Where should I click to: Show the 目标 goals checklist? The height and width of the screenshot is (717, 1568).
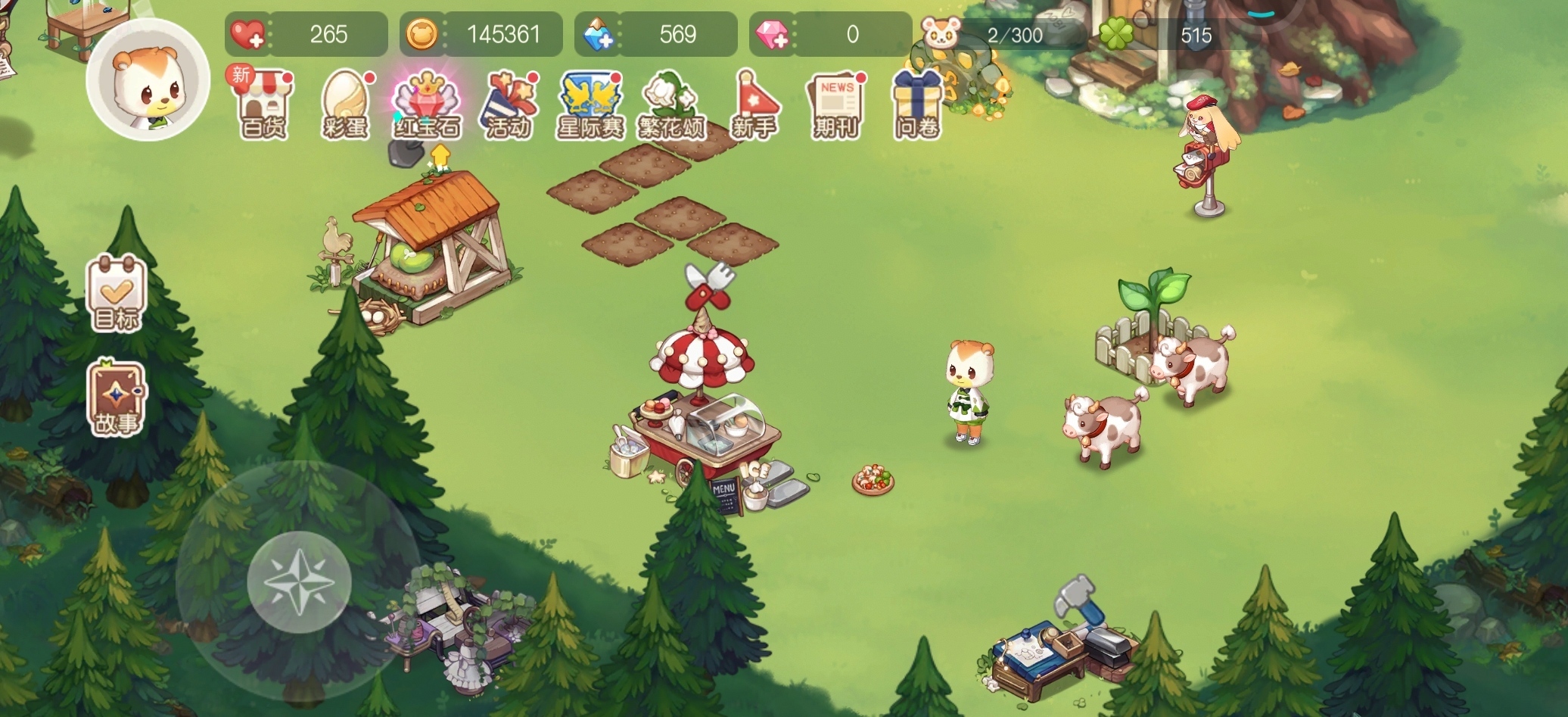click(117, 294)
